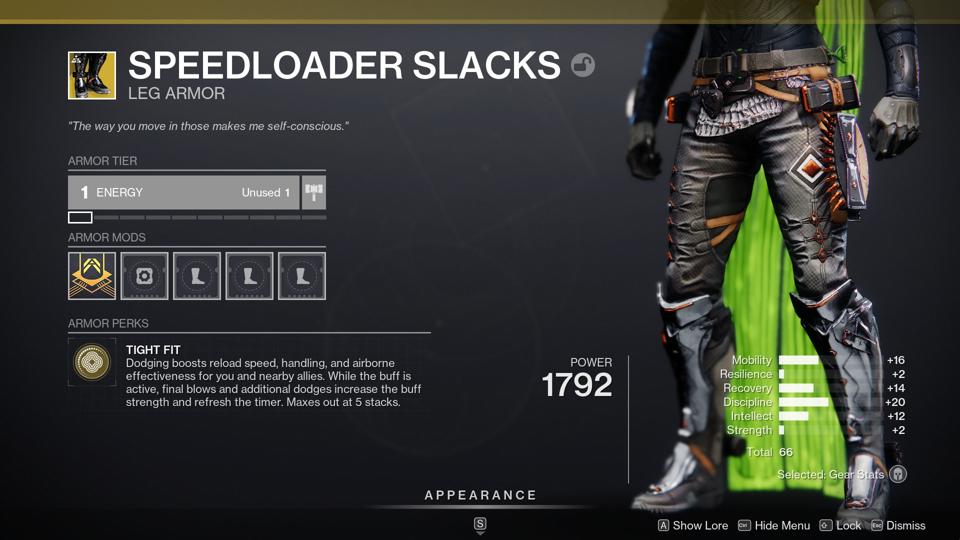
Task: Open the Appearance section
Action: 480,496
